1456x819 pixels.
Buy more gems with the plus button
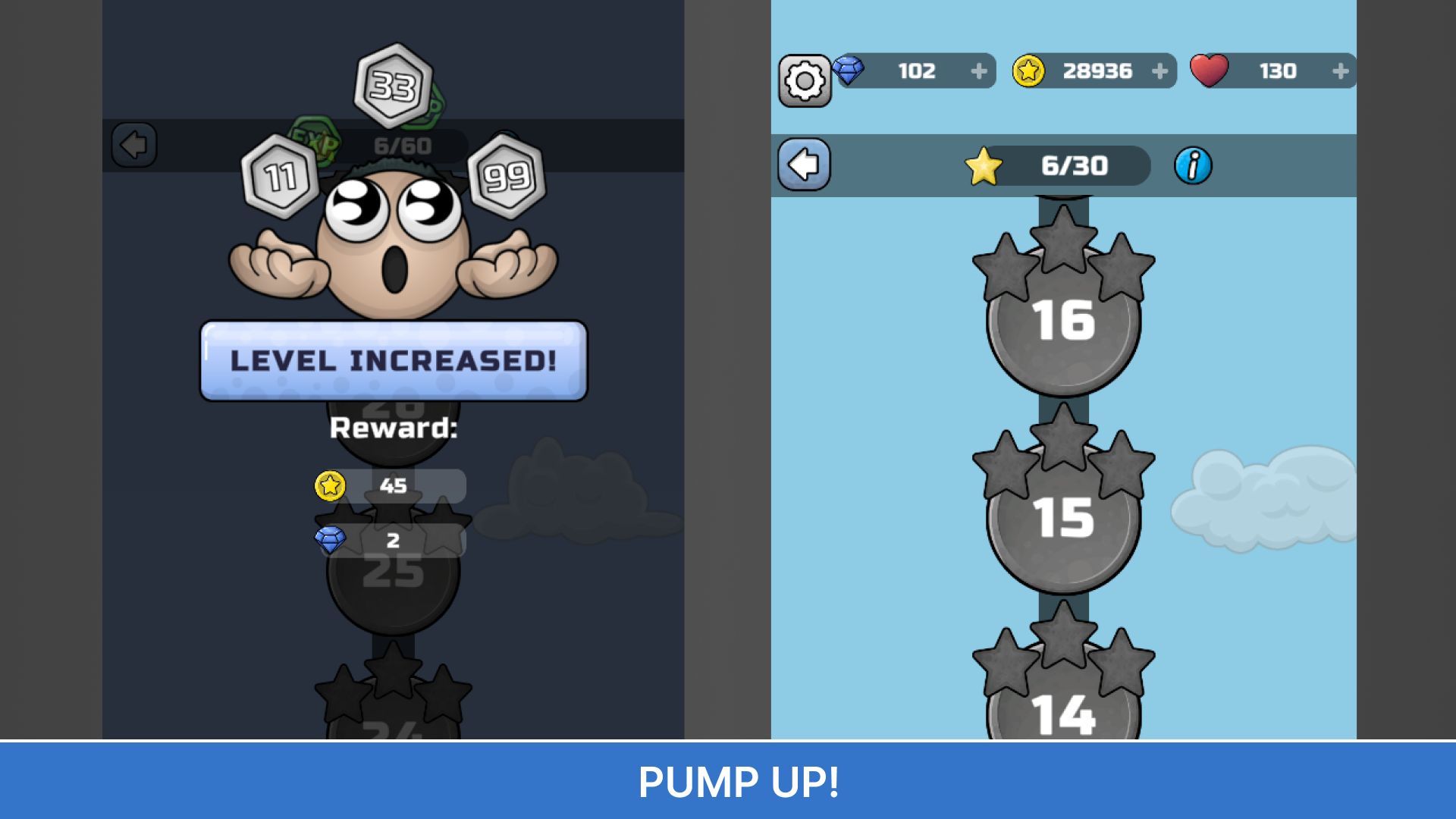pyautogui.click(x=981, y=71)
